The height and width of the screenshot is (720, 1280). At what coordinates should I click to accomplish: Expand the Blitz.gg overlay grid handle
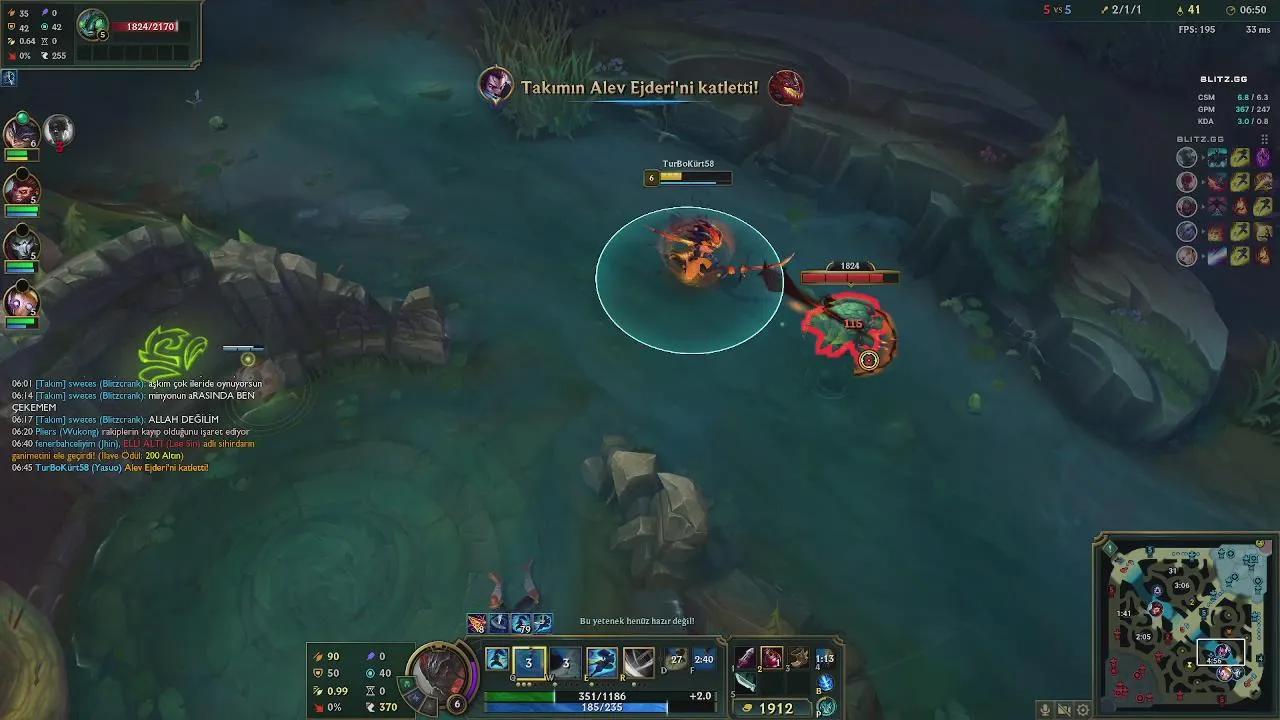point(1264,139)
